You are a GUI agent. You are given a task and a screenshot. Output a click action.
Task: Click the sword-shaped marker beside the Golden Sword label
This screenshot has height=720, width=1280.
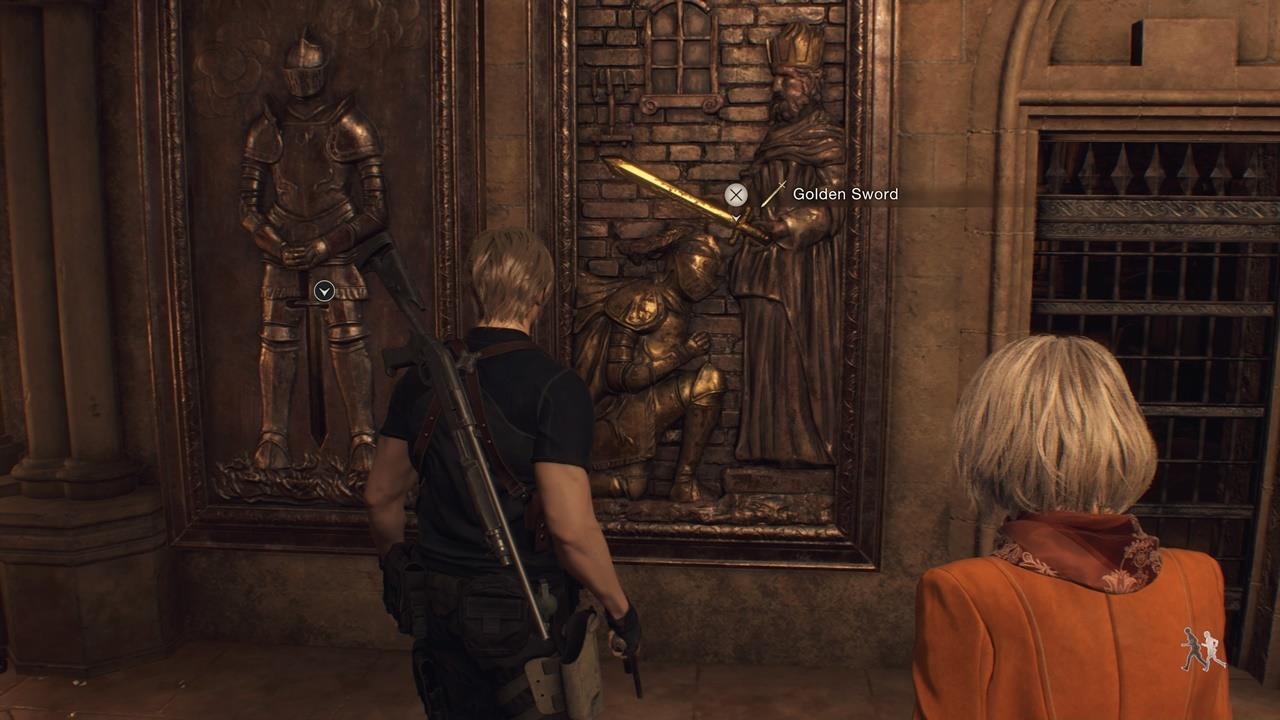775,193
